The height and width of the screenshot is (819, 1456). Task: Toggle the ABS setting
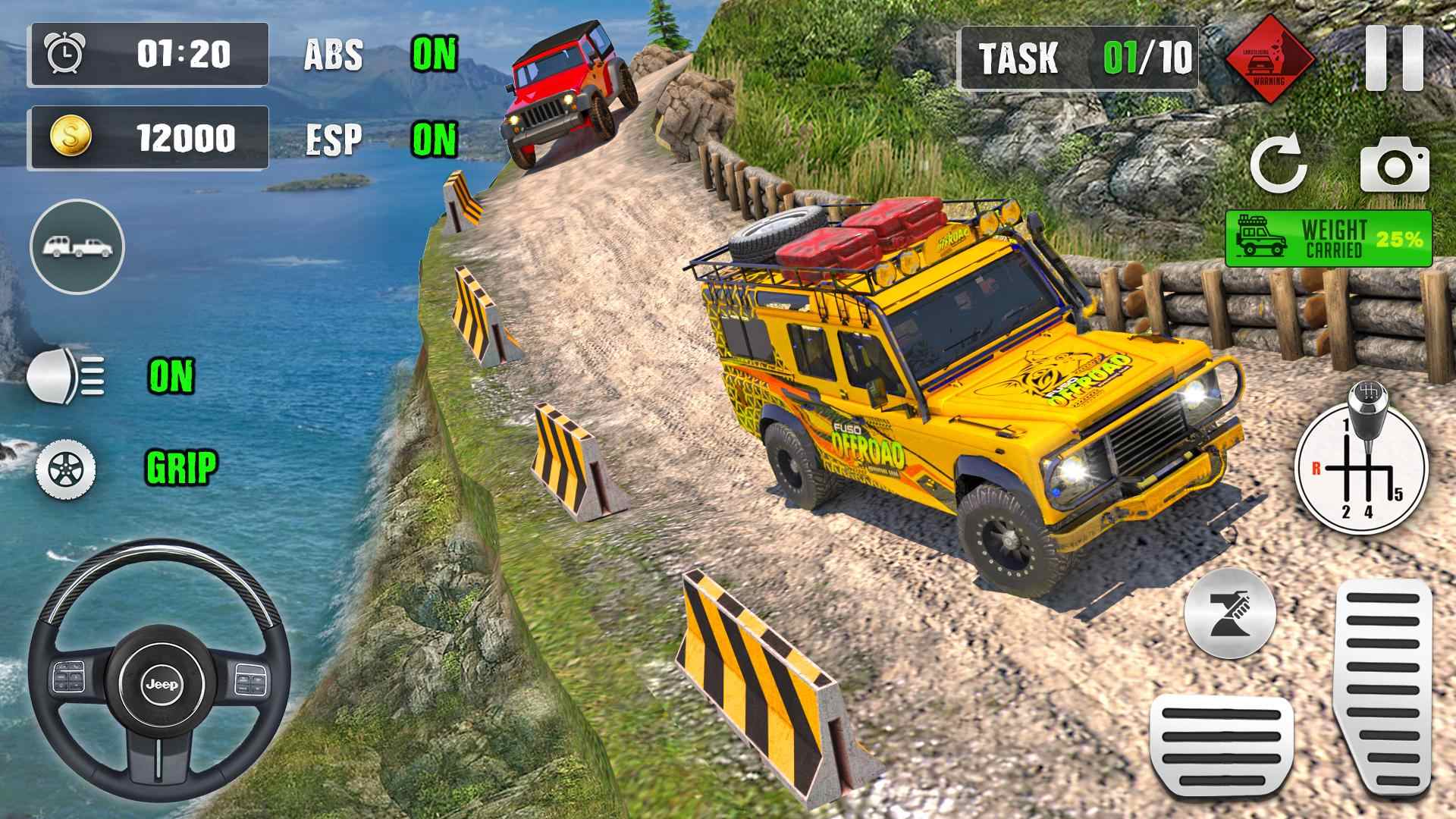pos(434,55)
